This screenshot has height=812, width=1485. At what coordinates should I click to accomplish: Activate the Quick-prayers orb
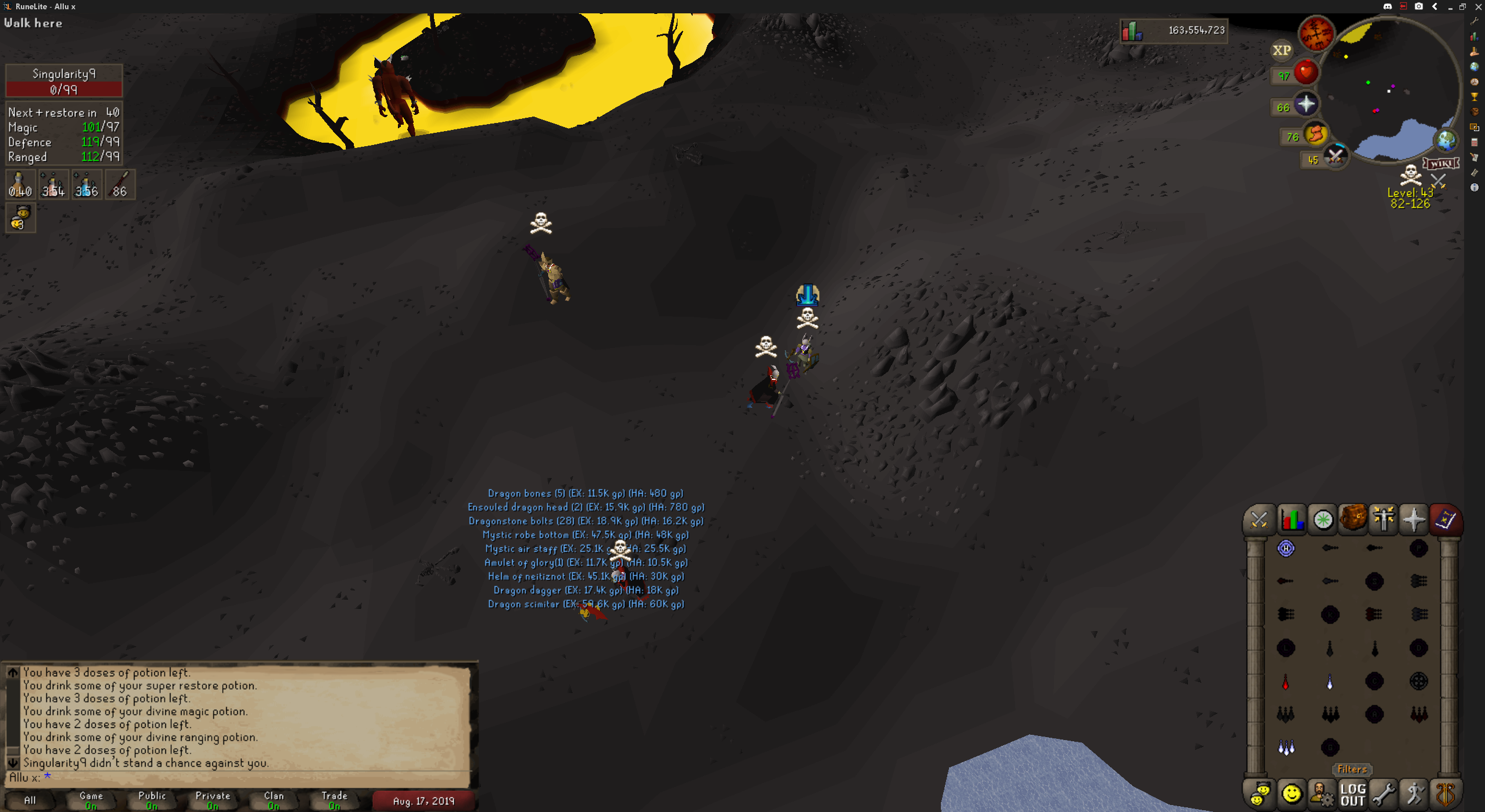(x=1305, y=104)
